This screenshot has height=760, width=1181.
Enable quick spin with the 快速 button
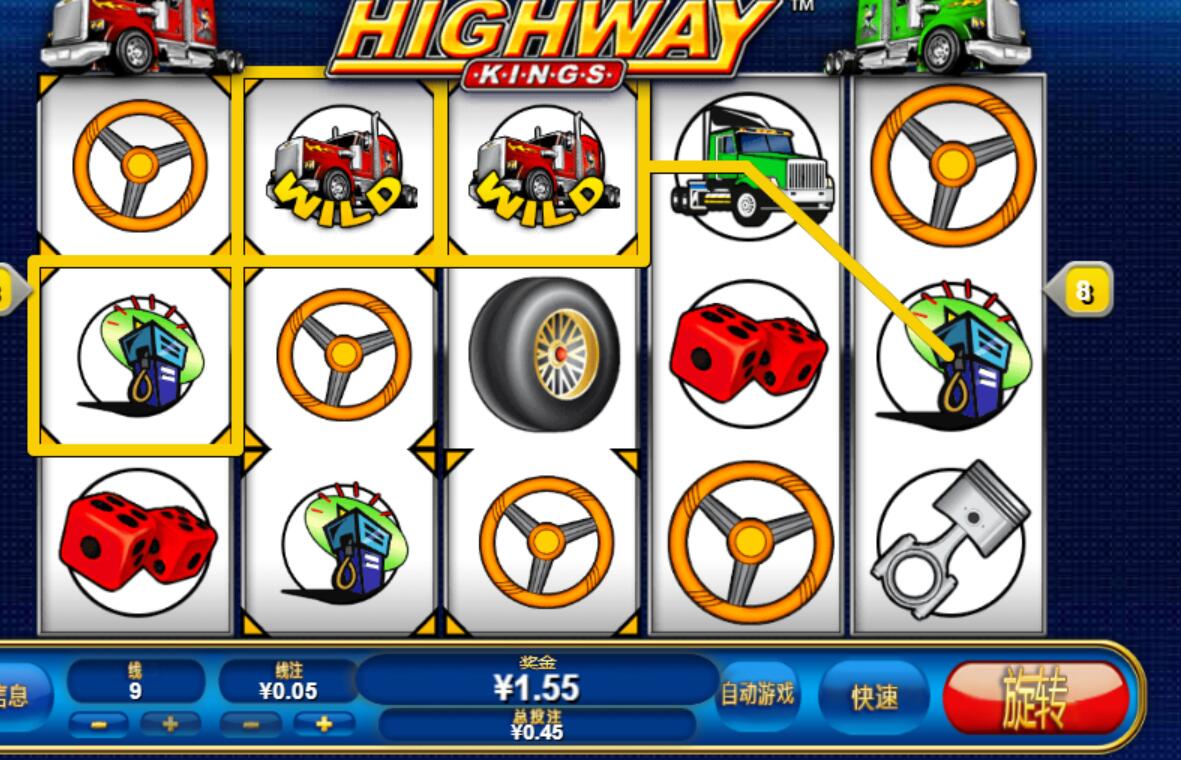coord(874,697)
